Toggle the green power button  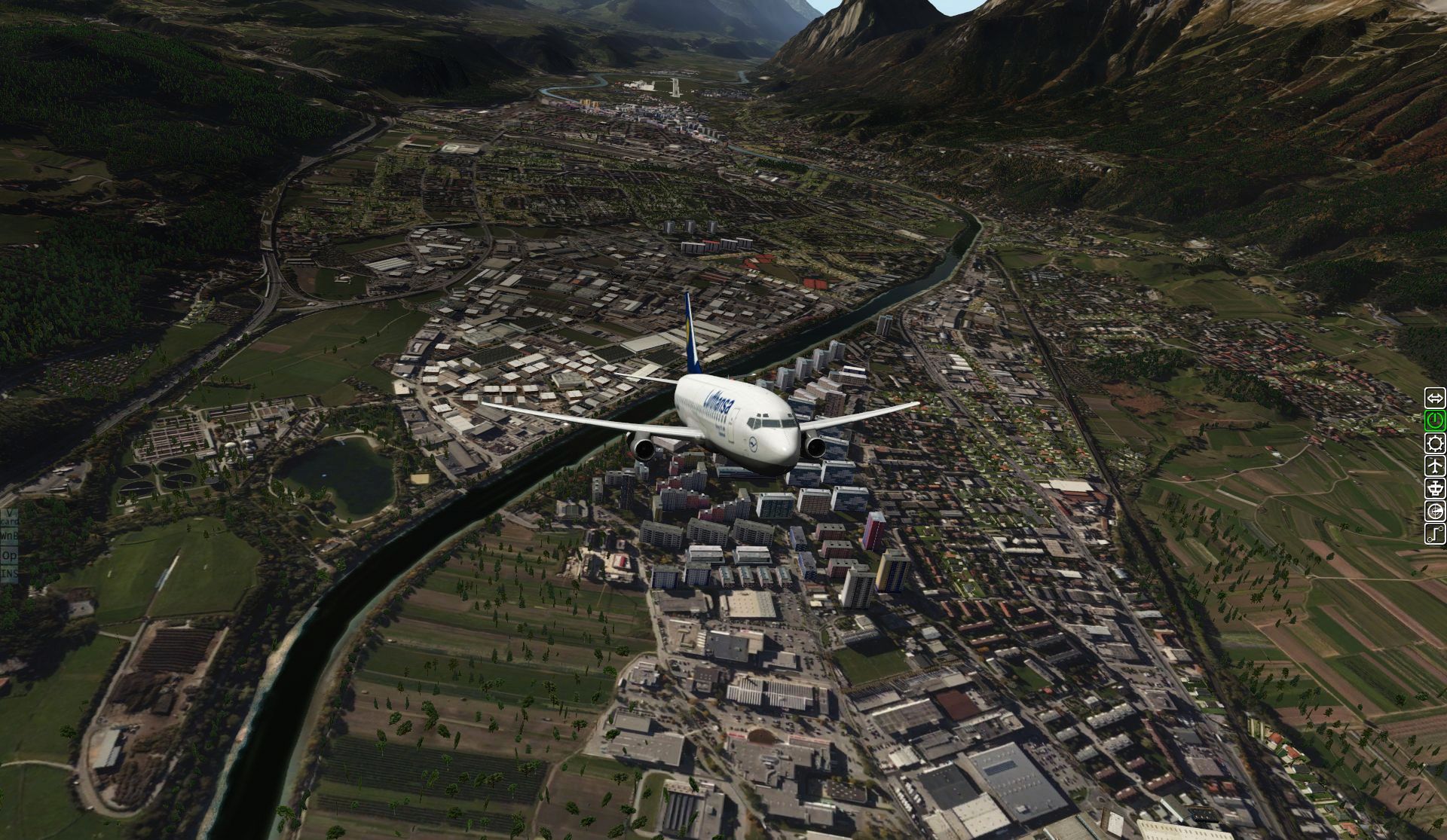tap(1435, 420)
